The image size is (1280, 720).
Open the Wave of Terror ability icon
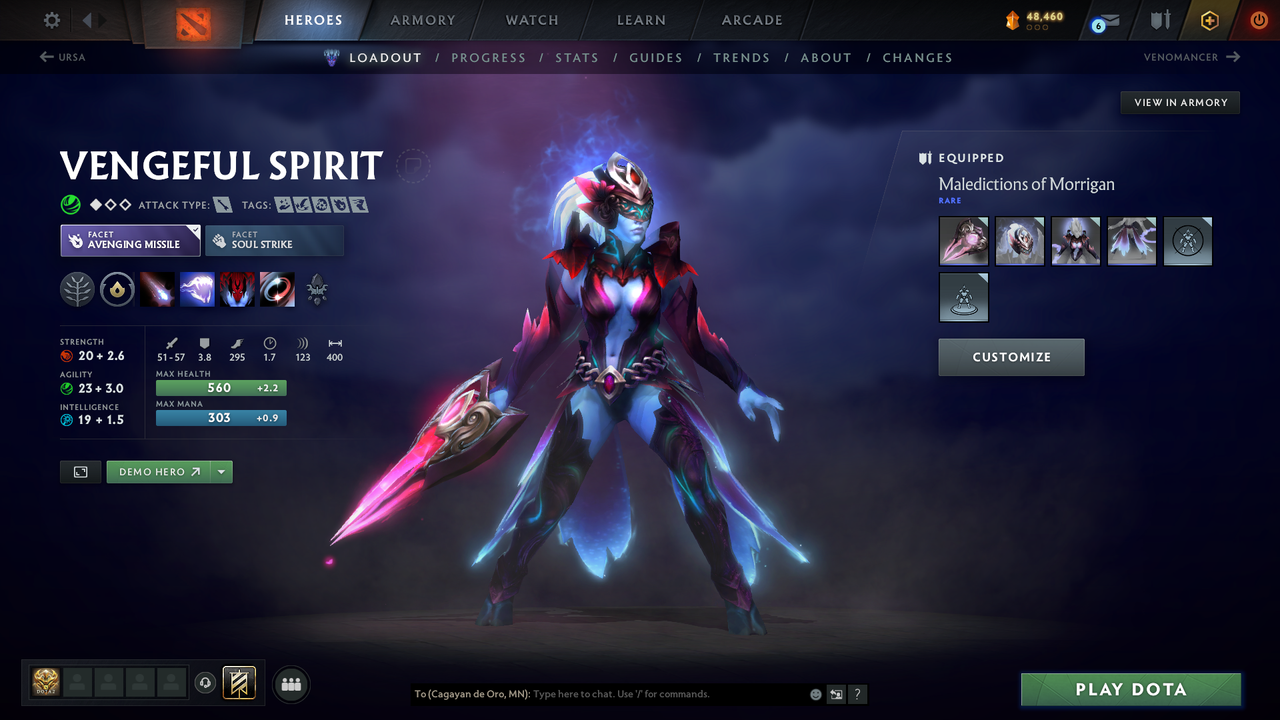pyautogui.click(x=197, y=289)
